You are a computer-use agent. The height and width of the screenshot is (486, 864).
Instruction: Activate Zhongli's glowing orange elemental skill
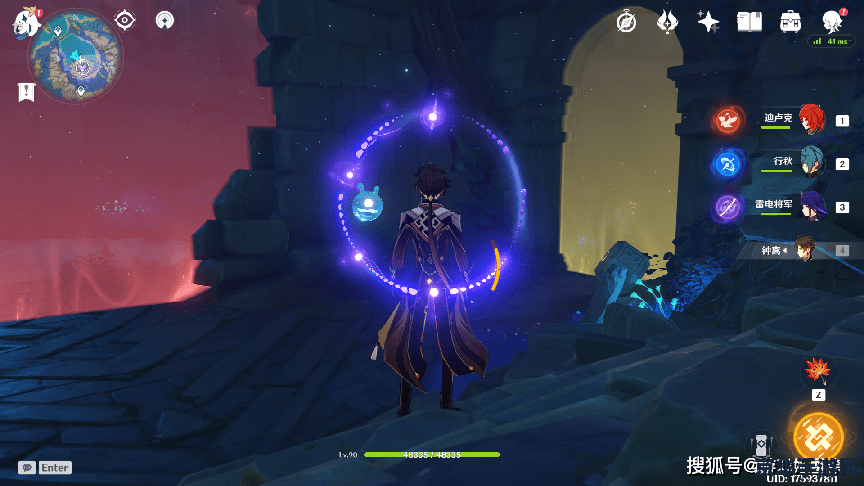tap(818, 436)
